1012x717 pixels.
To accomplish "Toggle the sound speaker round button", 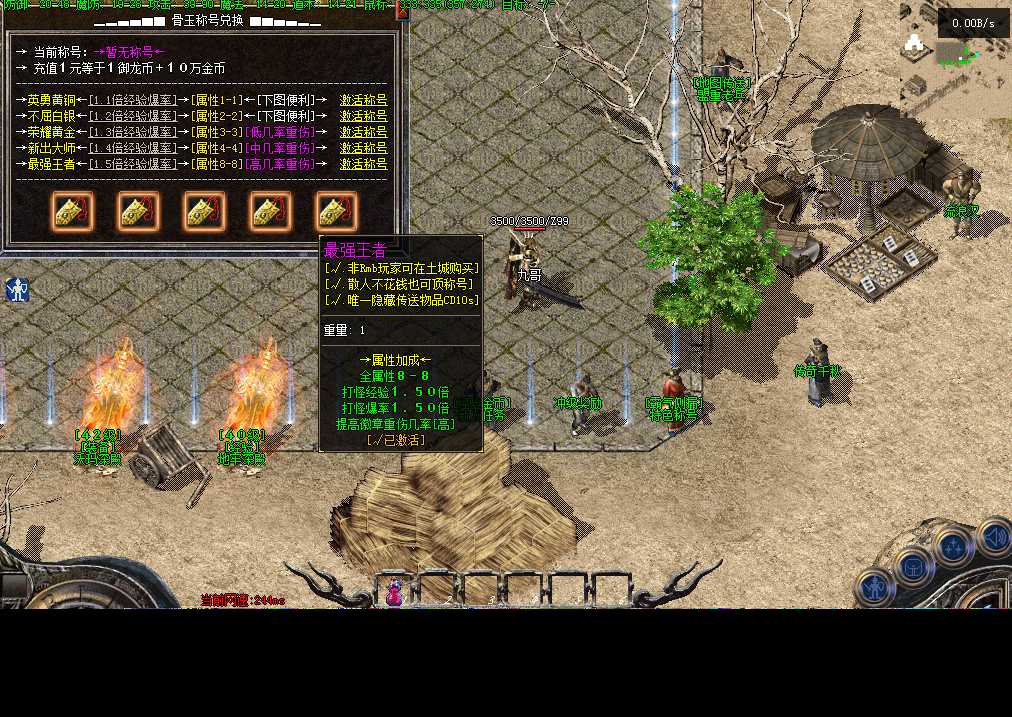I will click(x=993, y=537).
